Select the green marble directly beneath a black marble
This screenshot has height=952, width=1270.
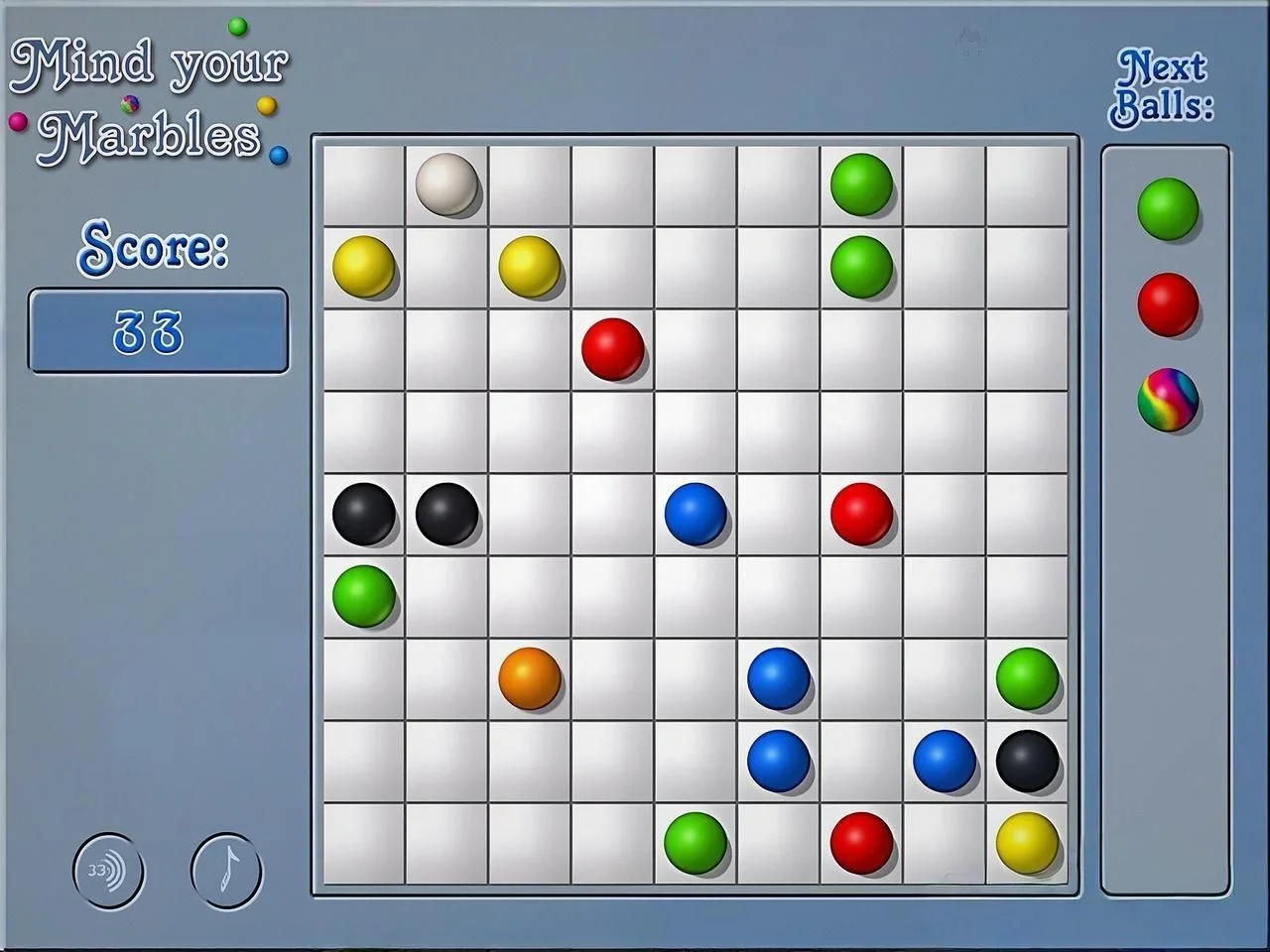(x=364, y=596)
